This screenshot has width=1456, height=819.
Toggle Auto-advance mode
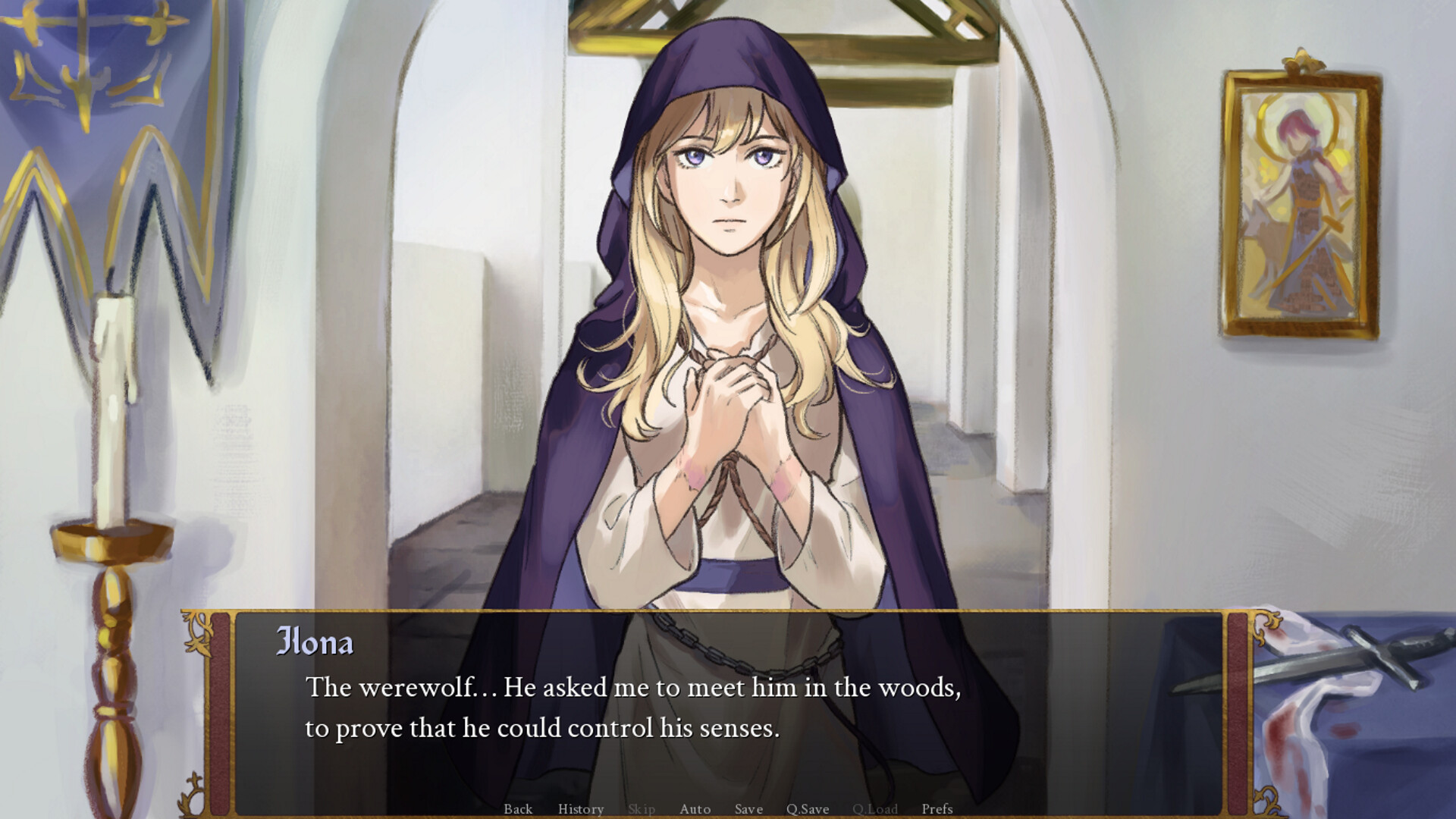click(695, 809)
